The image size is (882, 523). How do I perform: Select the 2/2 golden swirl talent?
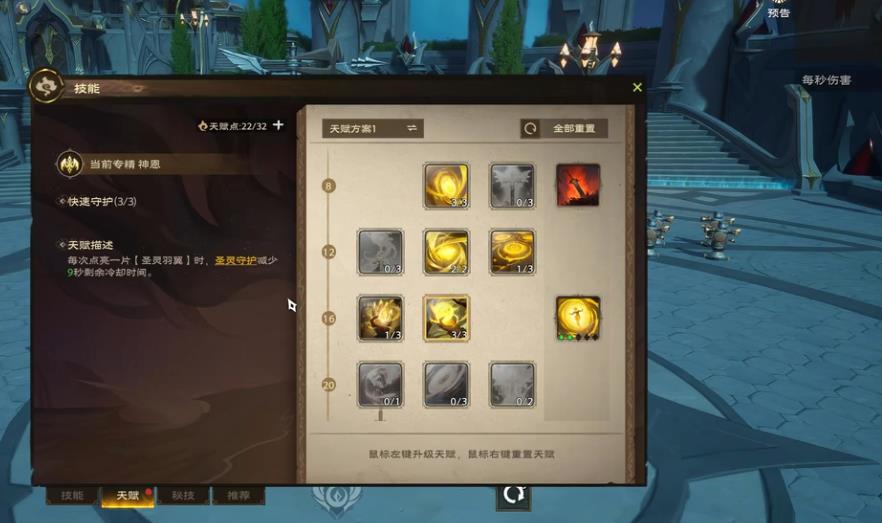coord(446,252)
